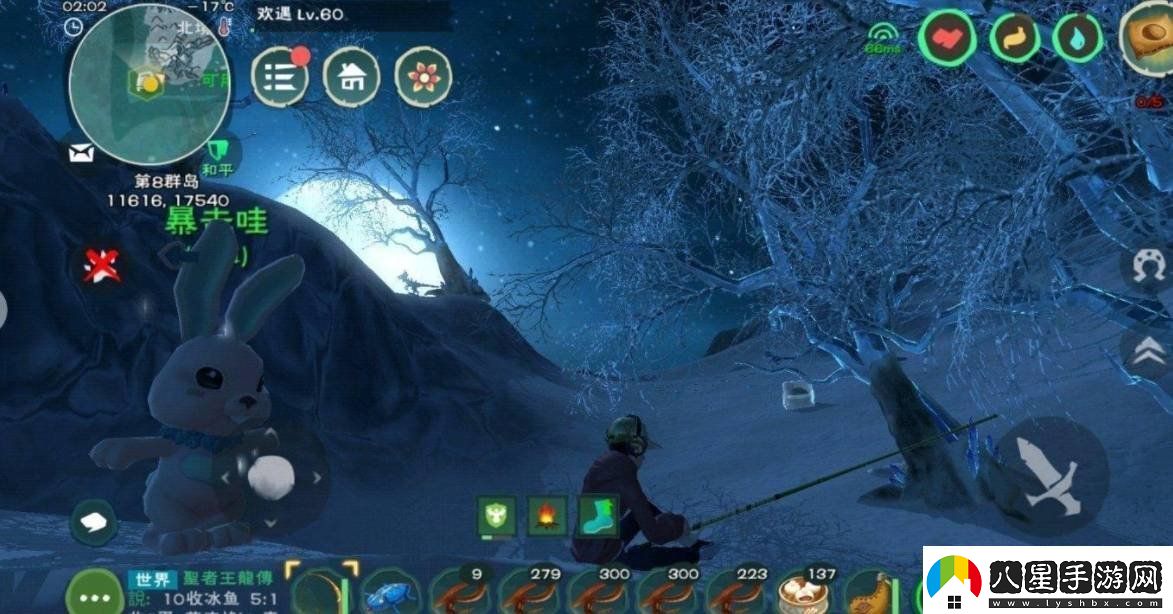Open the world chat channel message box
The height and width of the screenshot is (614, 1173).
coord(200,588)
